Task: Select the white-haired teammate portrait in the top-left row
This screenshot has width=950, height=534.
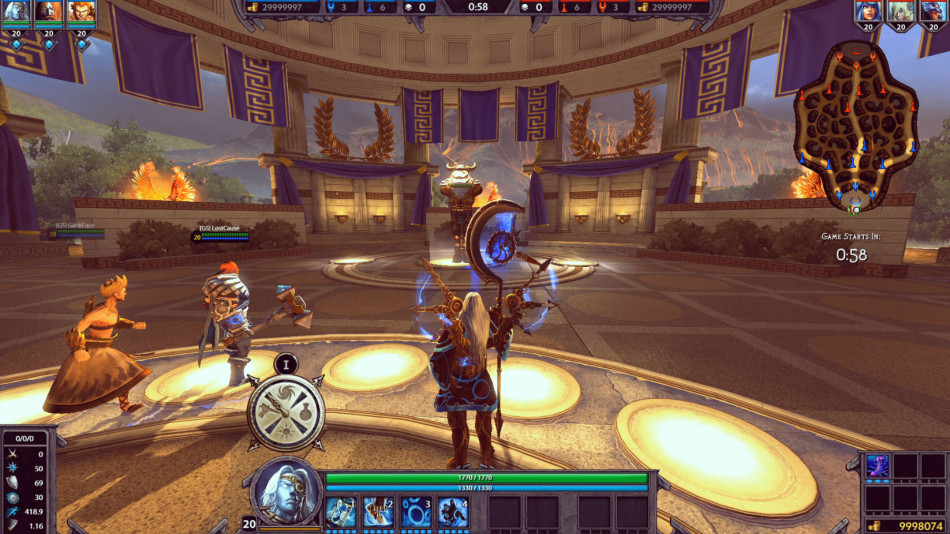Action: (x=16, y=12)
